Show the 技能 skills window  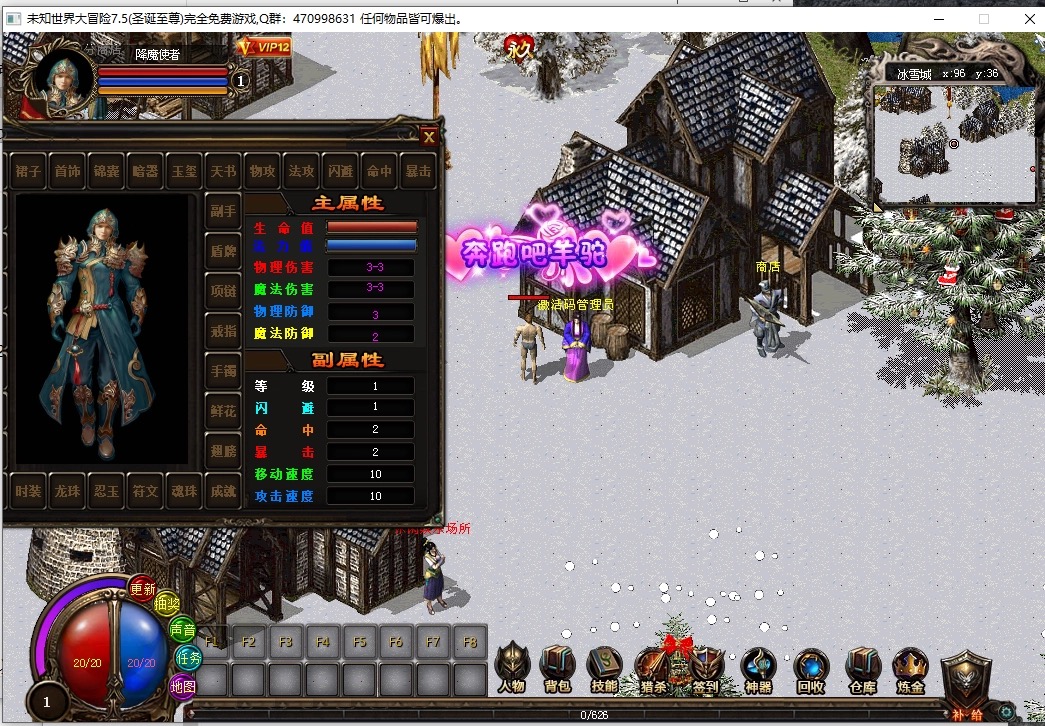604,667
